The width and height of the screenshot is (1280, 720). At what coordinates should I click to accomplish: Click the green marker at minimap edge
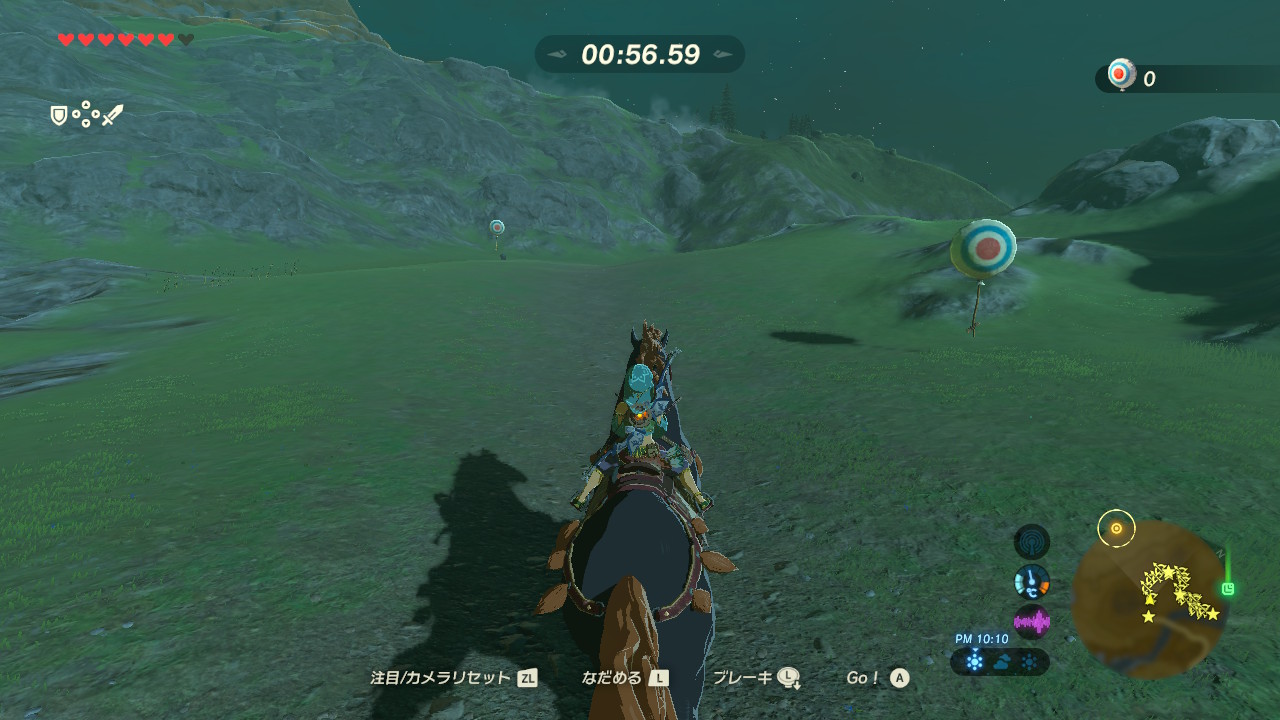pyautogui.click(x=1228, y=588)
